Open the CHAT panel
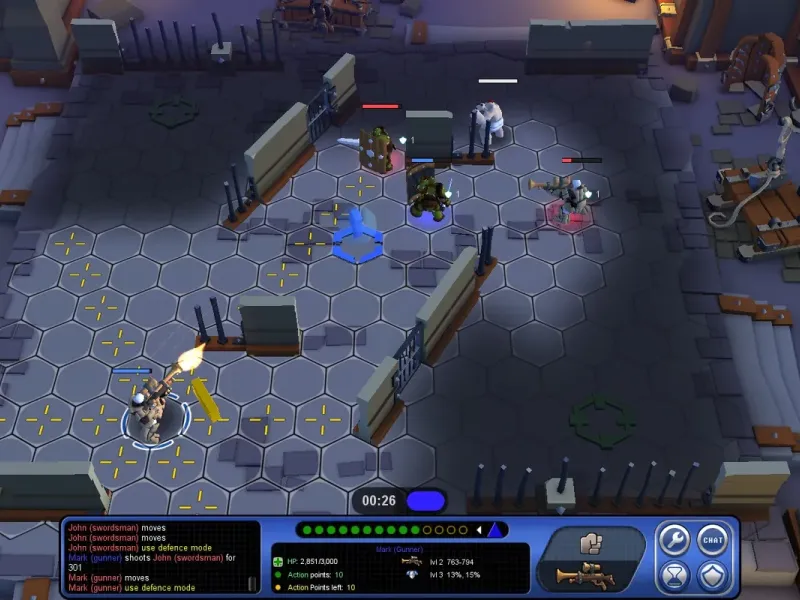800x600 pixels. (x=711, y=539)
